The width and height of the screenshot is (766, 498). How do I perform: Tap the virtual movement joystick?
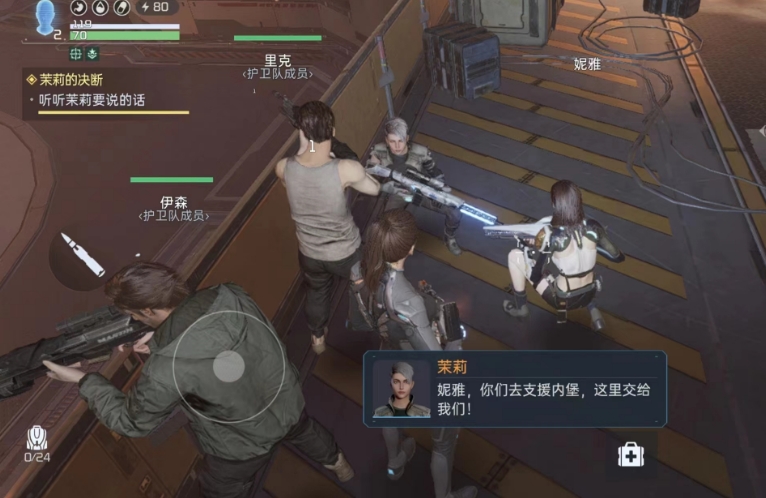coord(228,367)
